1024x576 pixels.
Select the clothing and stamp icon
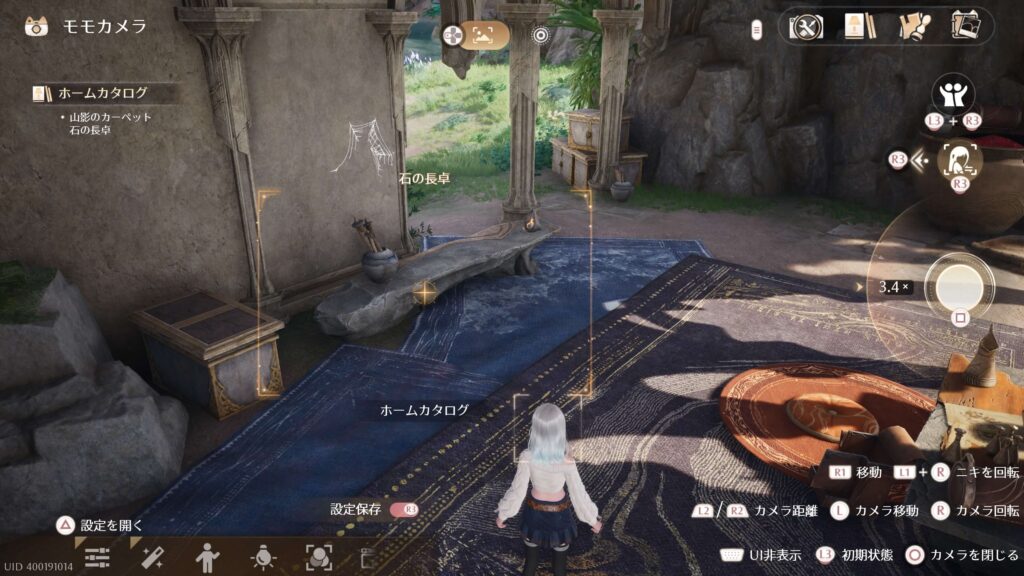coord(912,27)
